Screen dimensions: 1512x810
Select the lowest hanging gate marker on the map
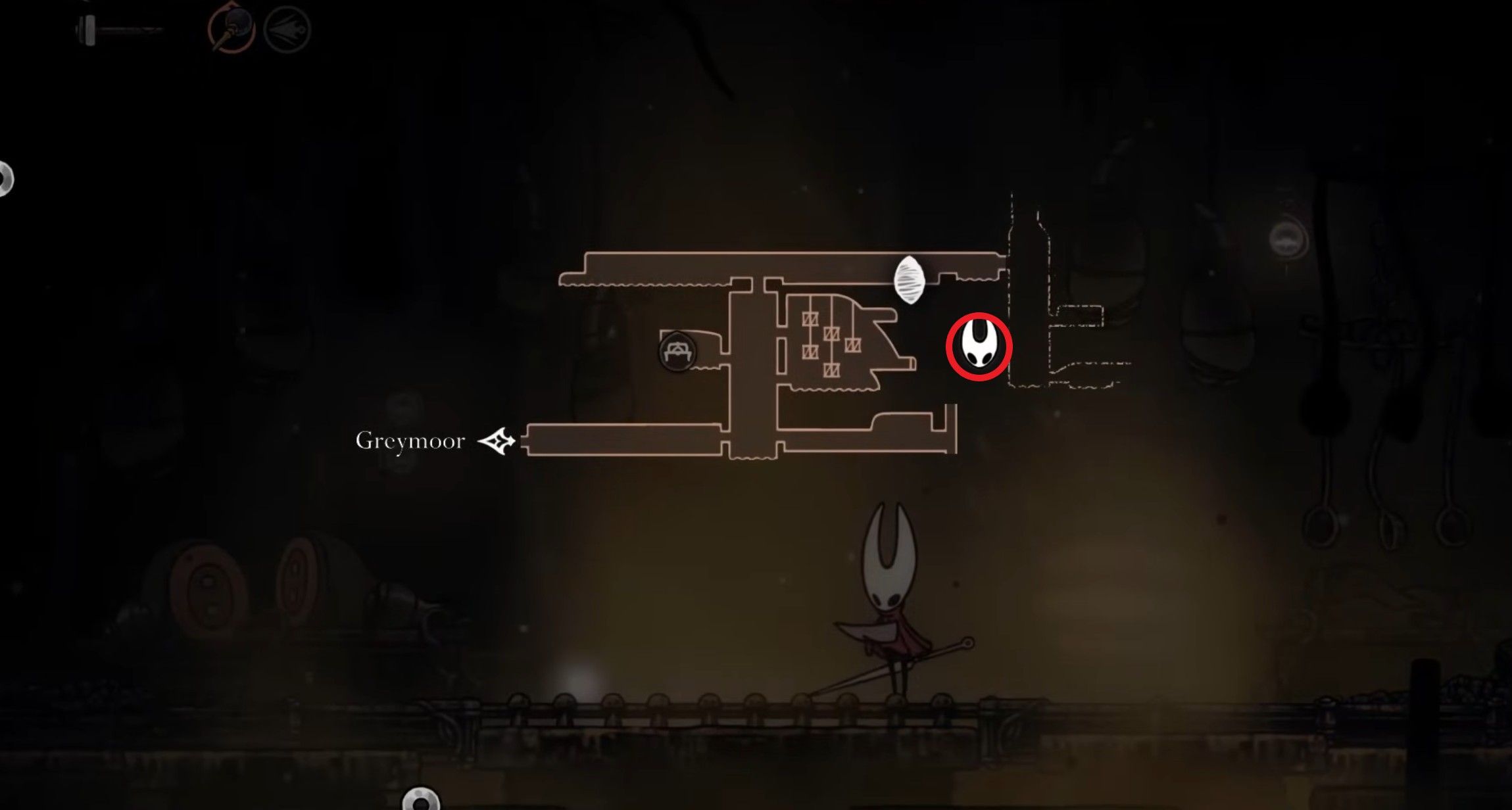pos(832,370)
